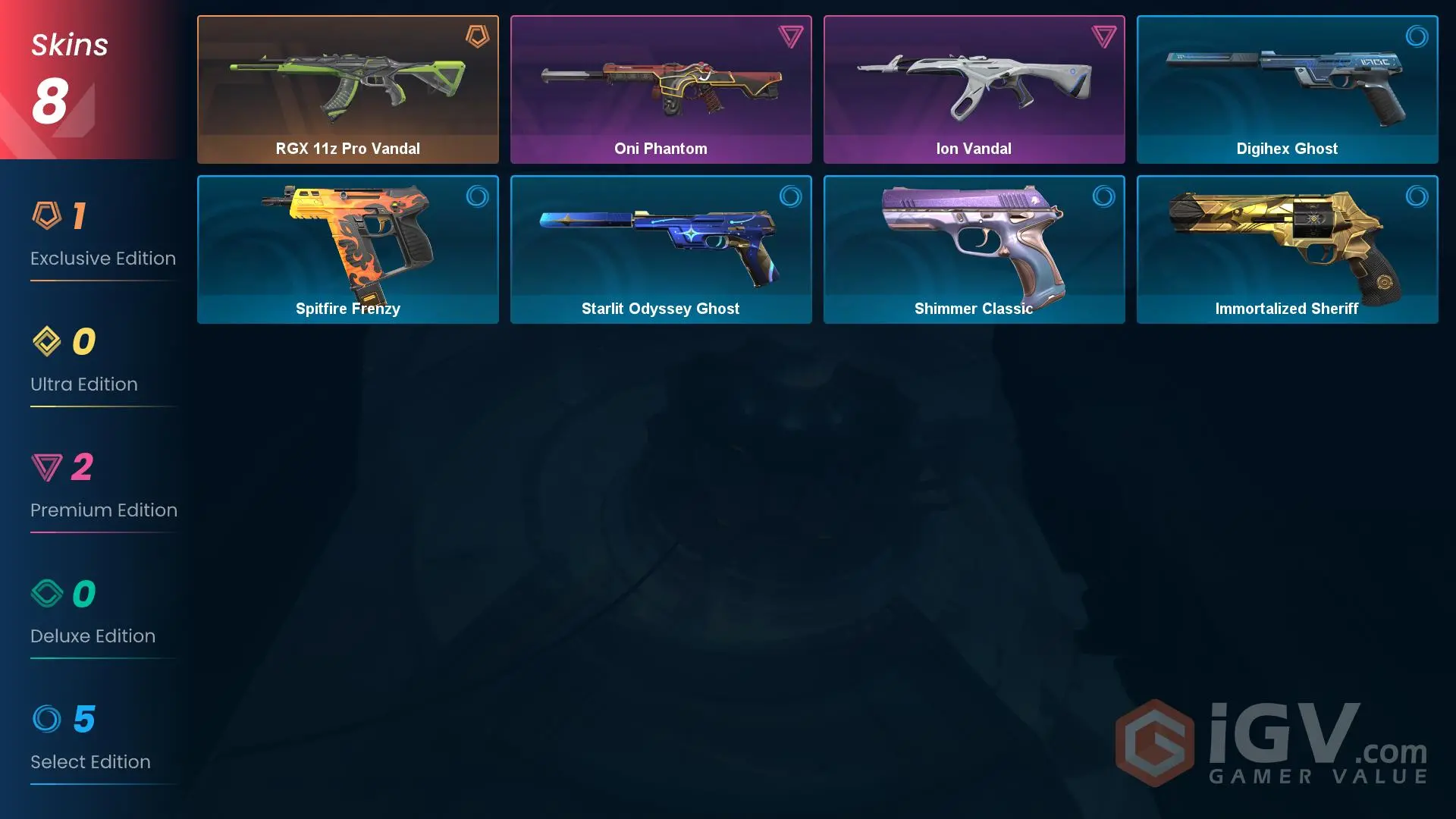The height and width of the screenshot is (819, 1456).
Task: Click the green Deluxe Edition icon
Action: coord(47,594)
